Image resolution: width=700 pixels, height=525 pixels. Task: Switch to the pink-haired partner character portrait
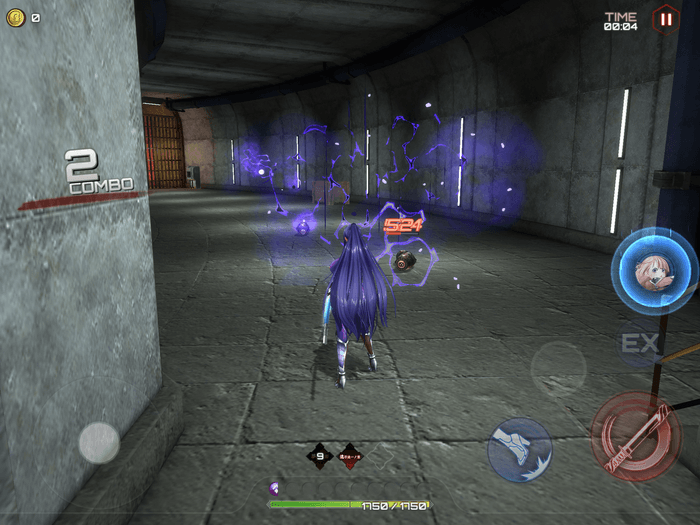(x=653, y=270)
